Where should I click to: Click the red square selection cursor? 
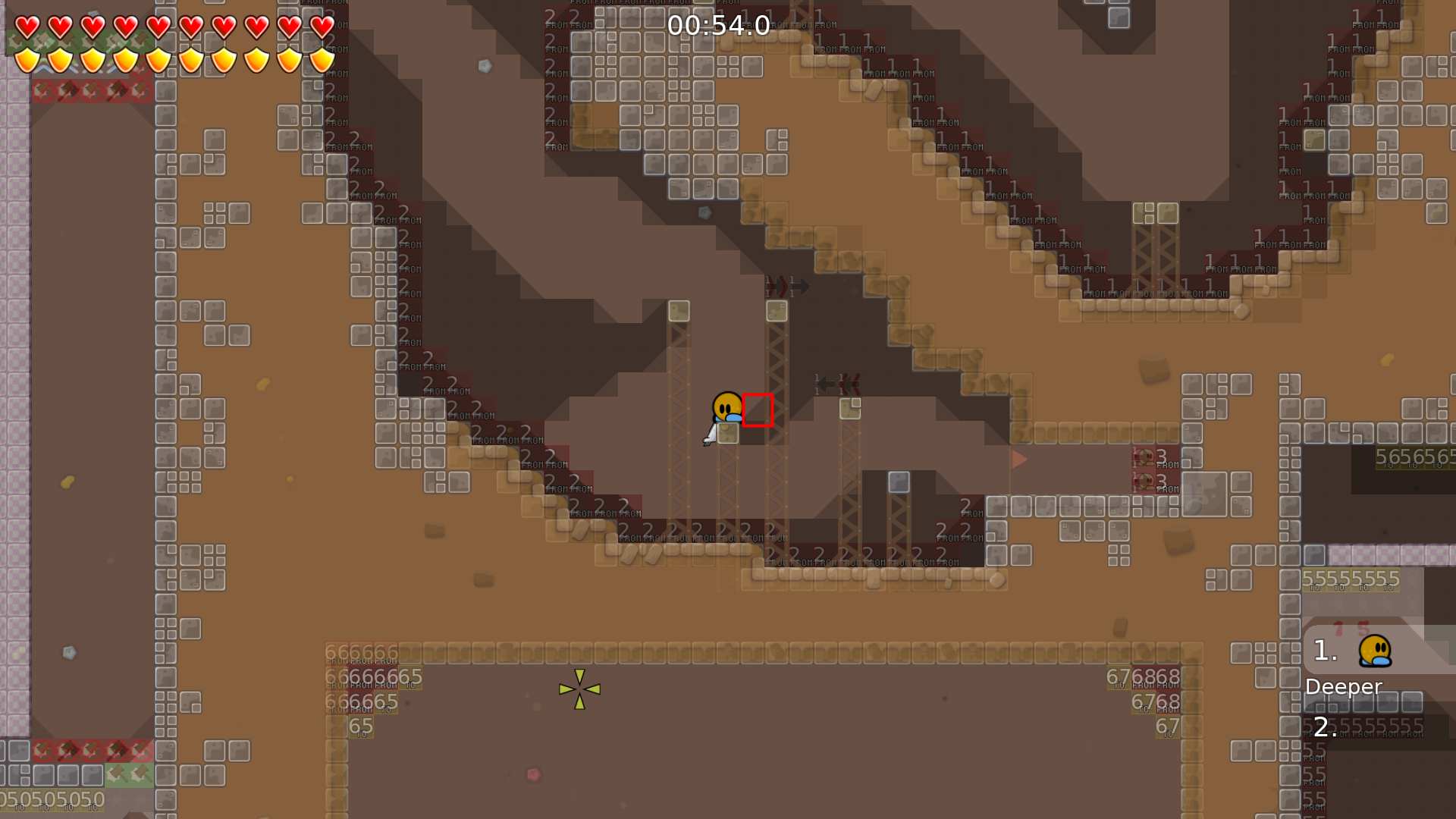[758, 409]
